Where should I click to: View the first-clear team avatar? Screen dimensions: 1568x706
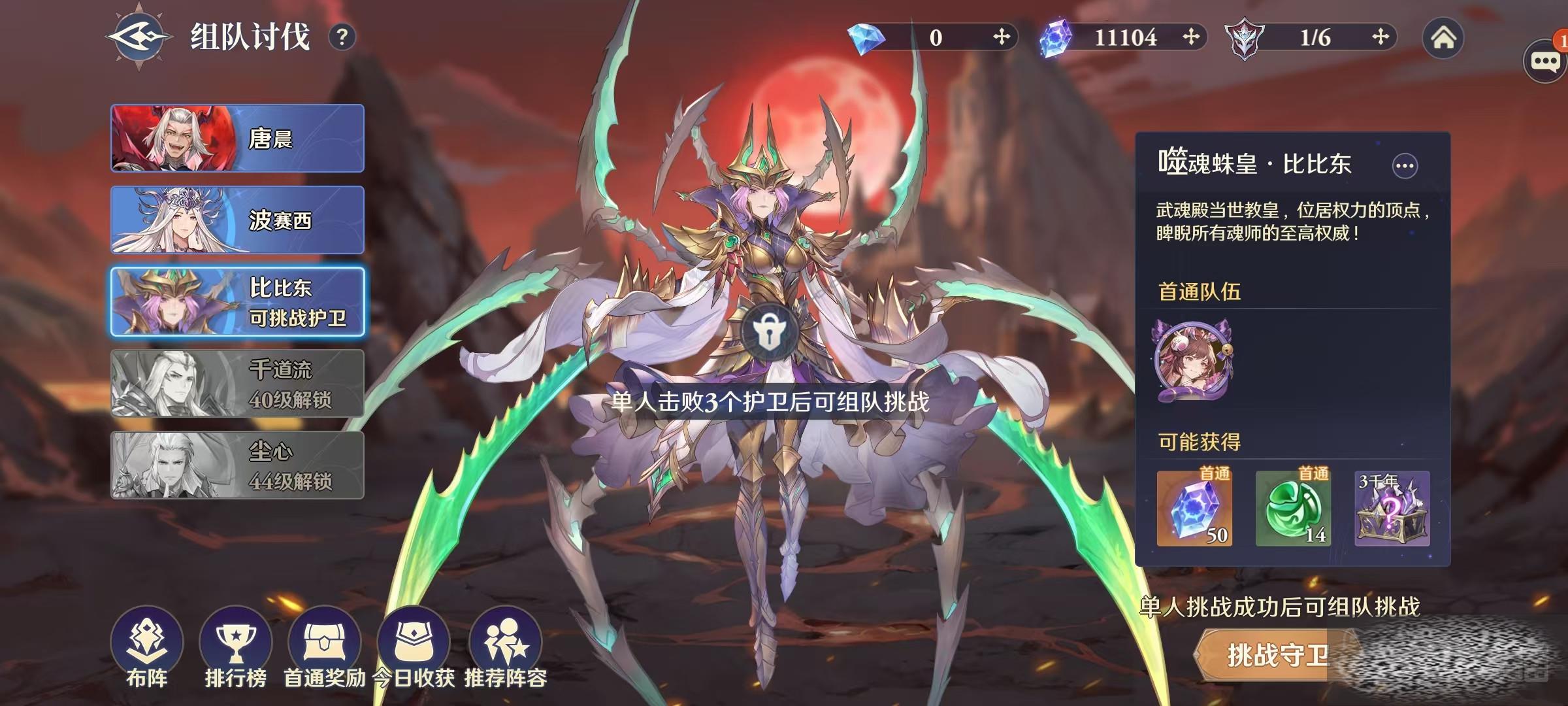[1193, 360]
